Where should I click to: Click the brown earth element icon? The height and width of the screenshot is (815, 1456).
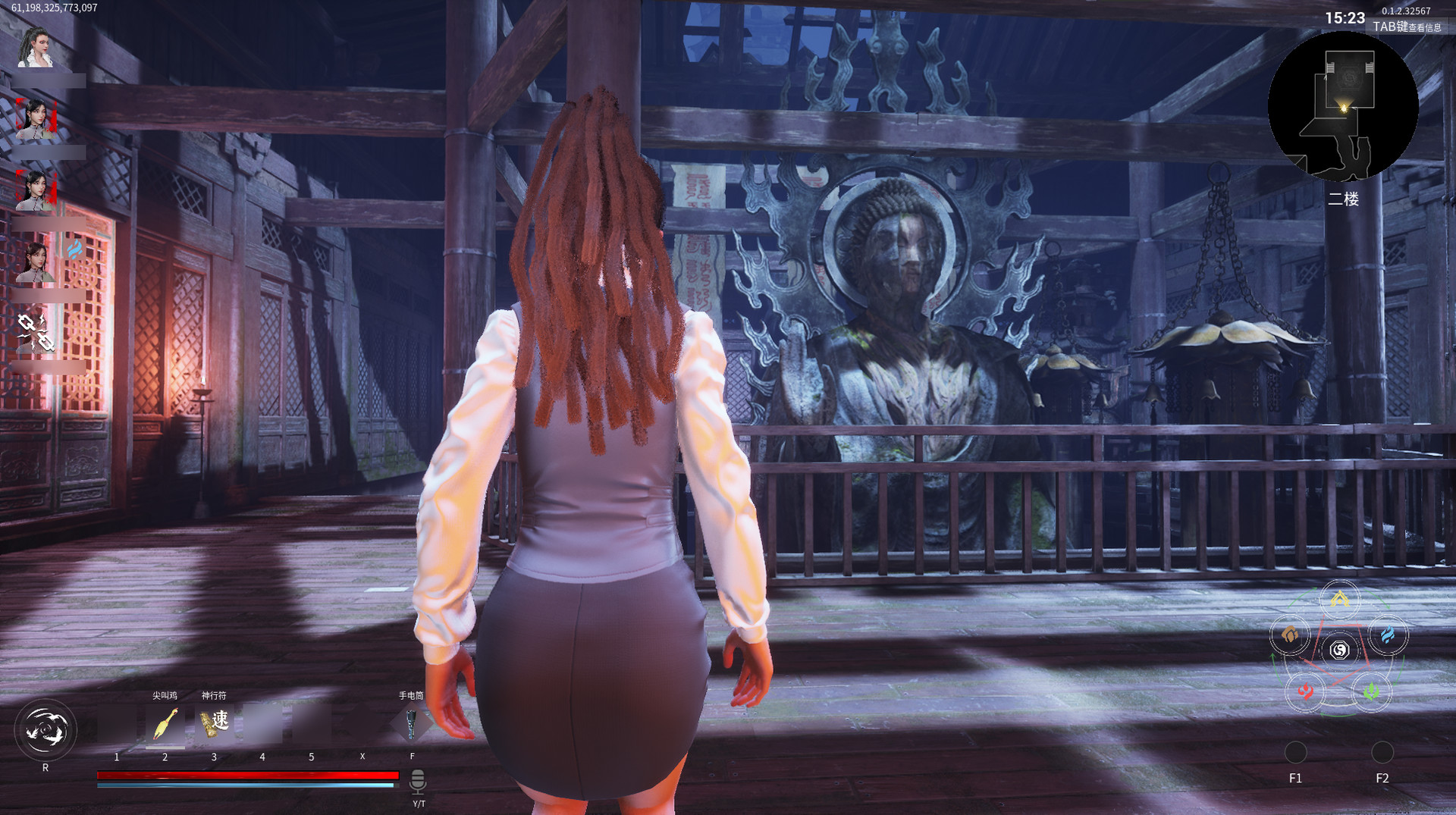click(1291, 635)
